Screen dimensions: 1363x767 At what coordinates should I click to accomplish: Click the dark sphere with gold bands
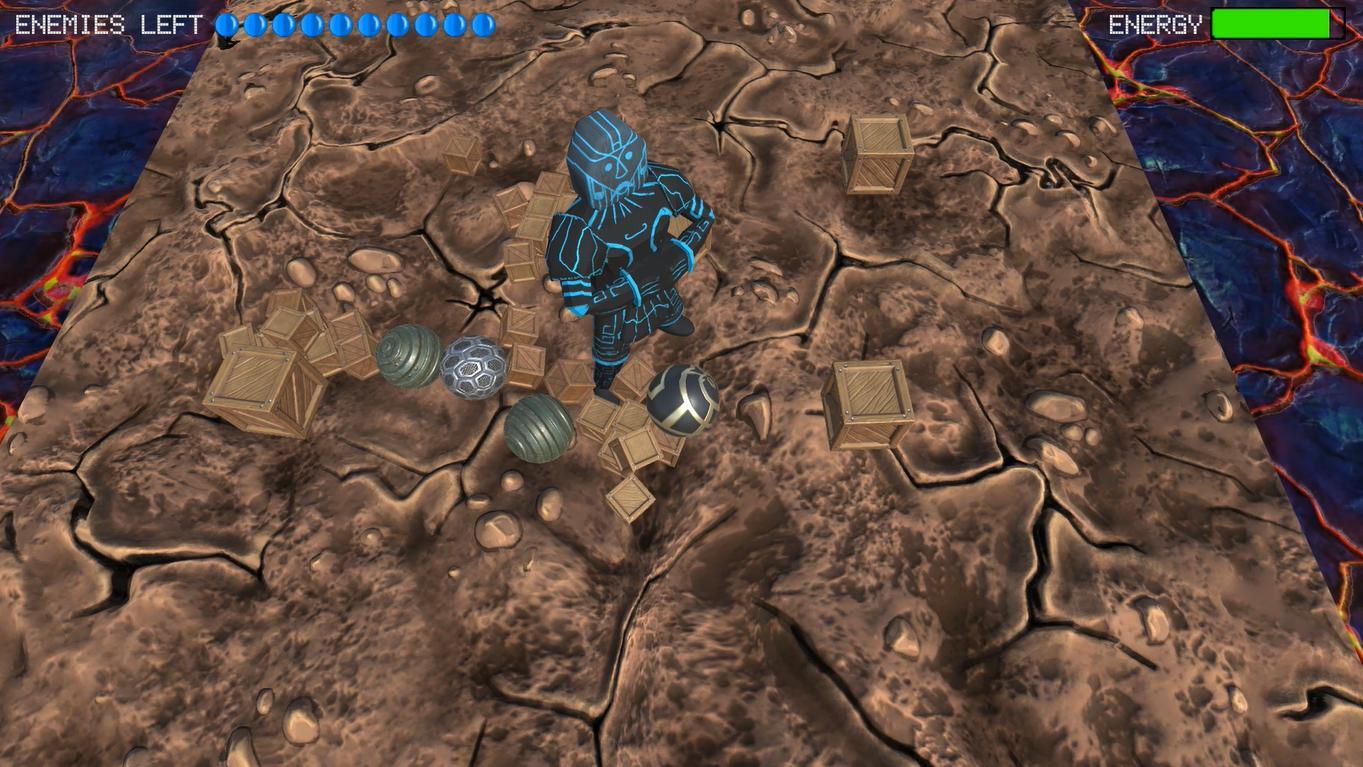coord(683,403)
